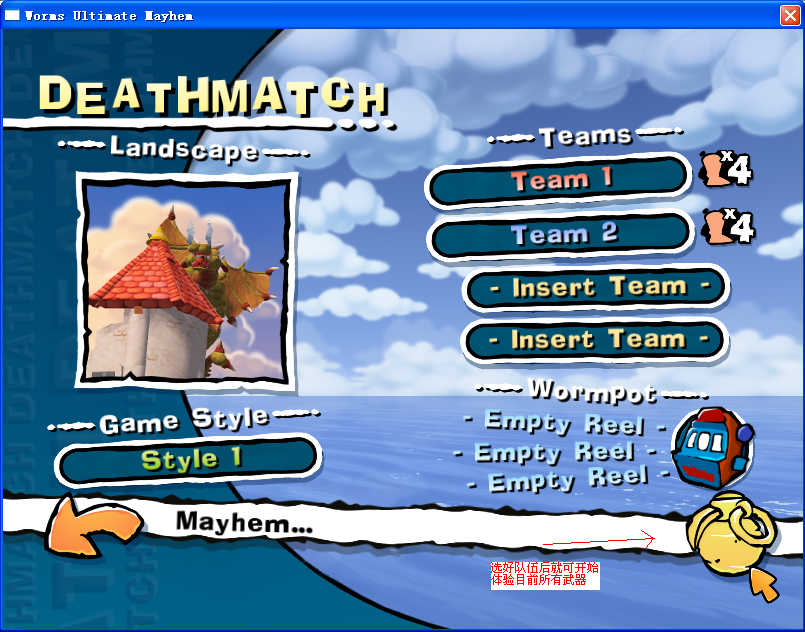Change Team 1 worm count icon
Image resolution: width=805 pixels, height=632 pixels.
click(727, 170)
